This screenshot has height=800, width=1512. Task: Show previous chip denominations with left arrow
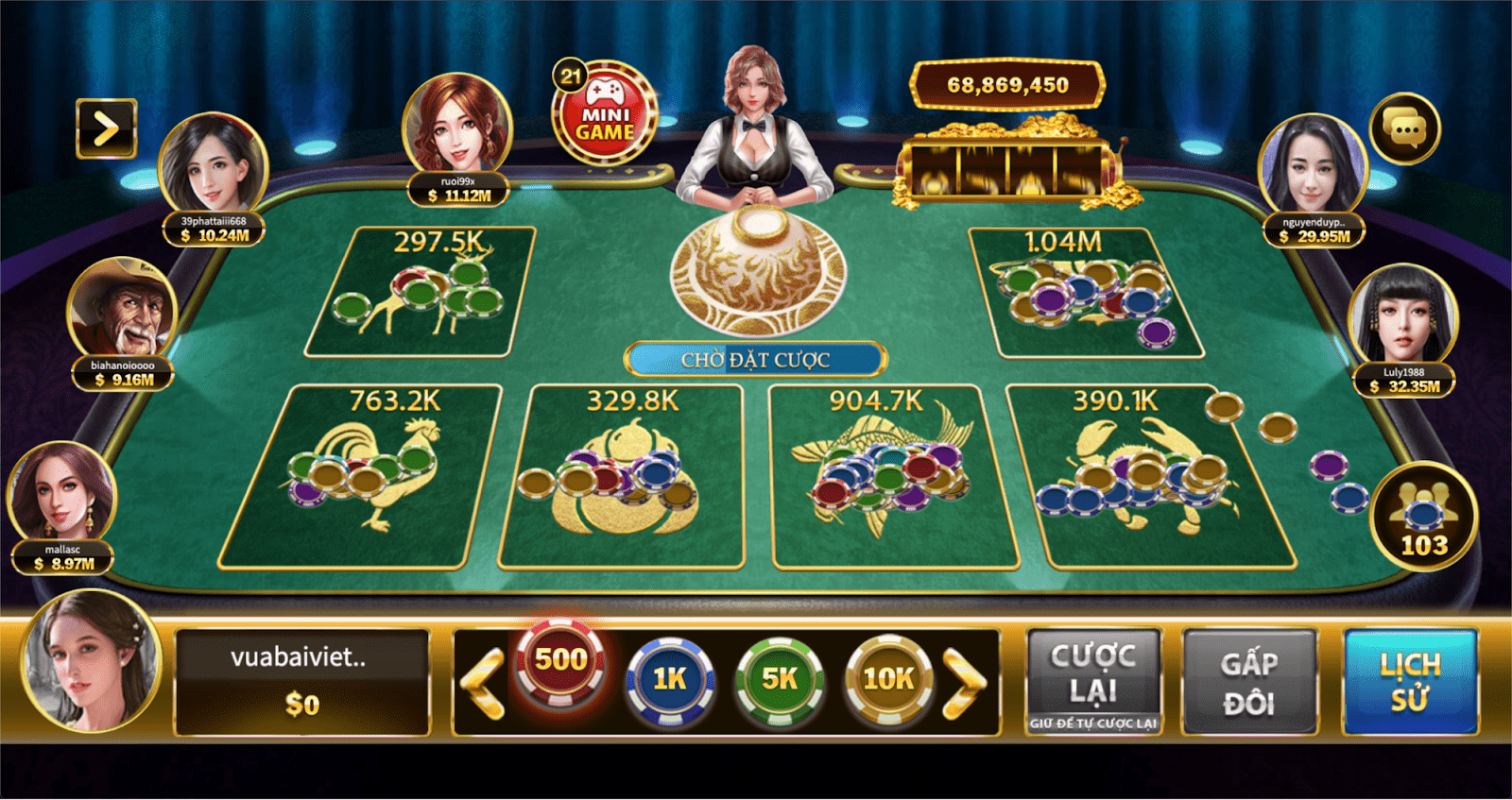pyautogui.click(x=484, y=683)
